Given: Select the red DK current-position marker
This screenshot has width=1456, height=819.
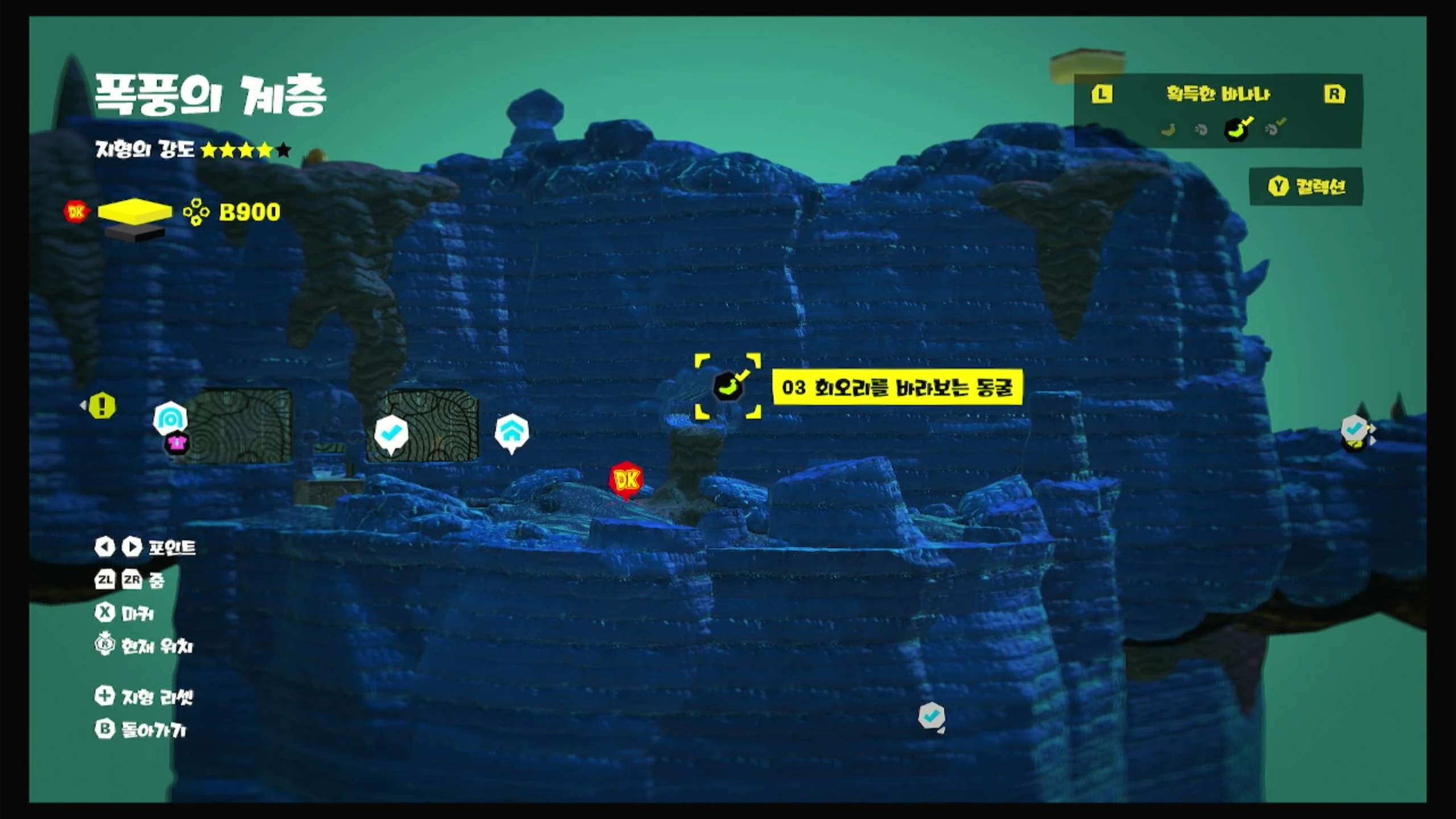Looking at the screenshot, I should coord(626,479).
